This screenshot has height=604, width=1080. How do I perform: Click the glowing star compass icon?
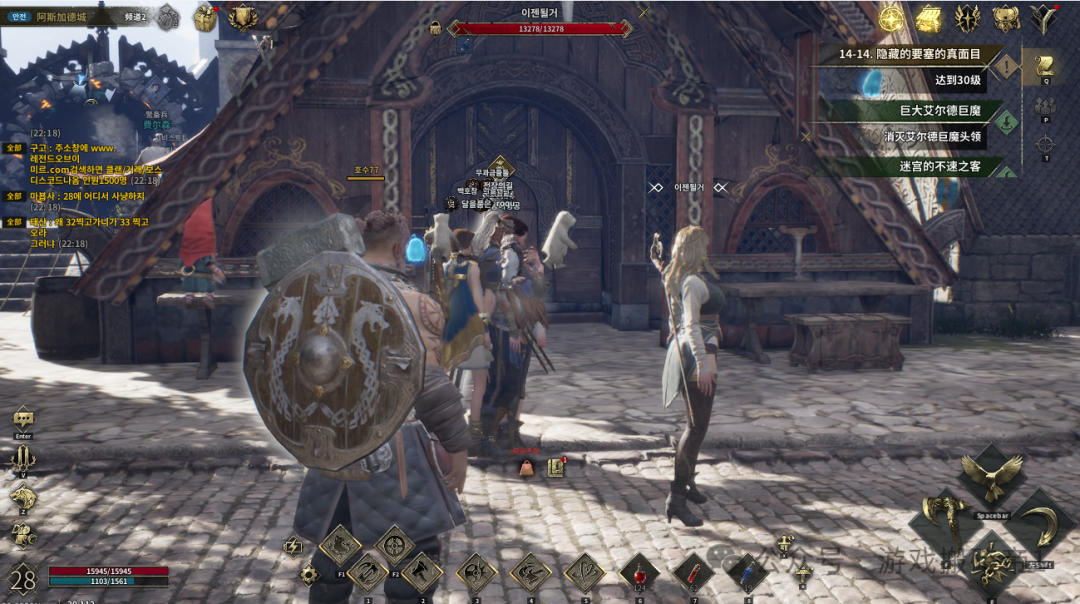pos(891,18)
